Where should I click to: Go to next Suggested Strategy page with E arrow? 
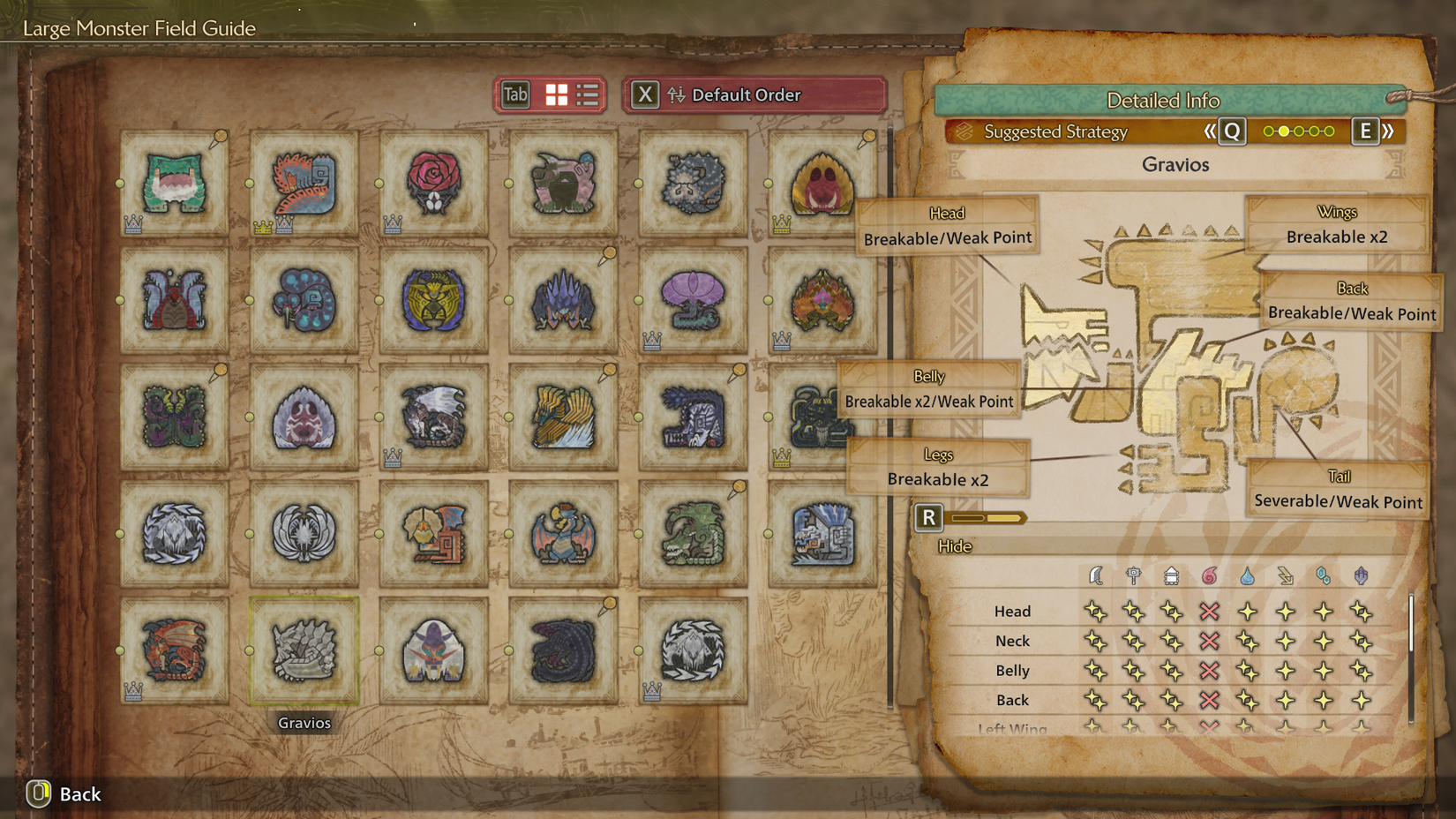coord(1366,131)
